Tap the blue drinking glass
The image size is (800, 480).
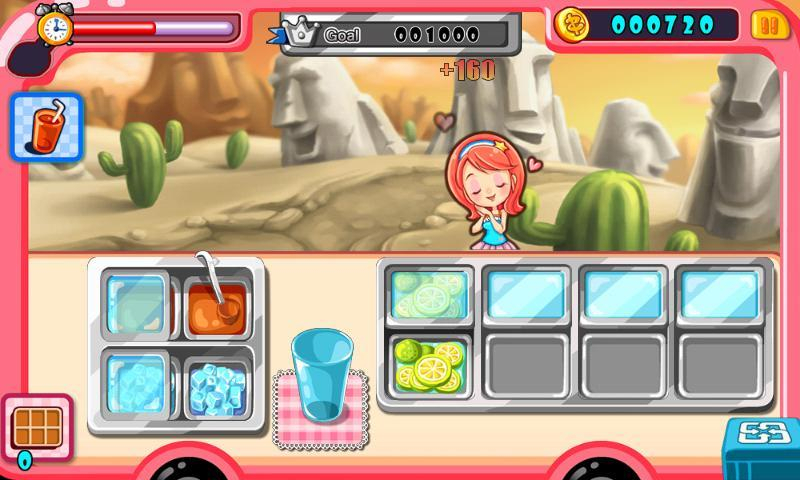(x=322, y=376)
